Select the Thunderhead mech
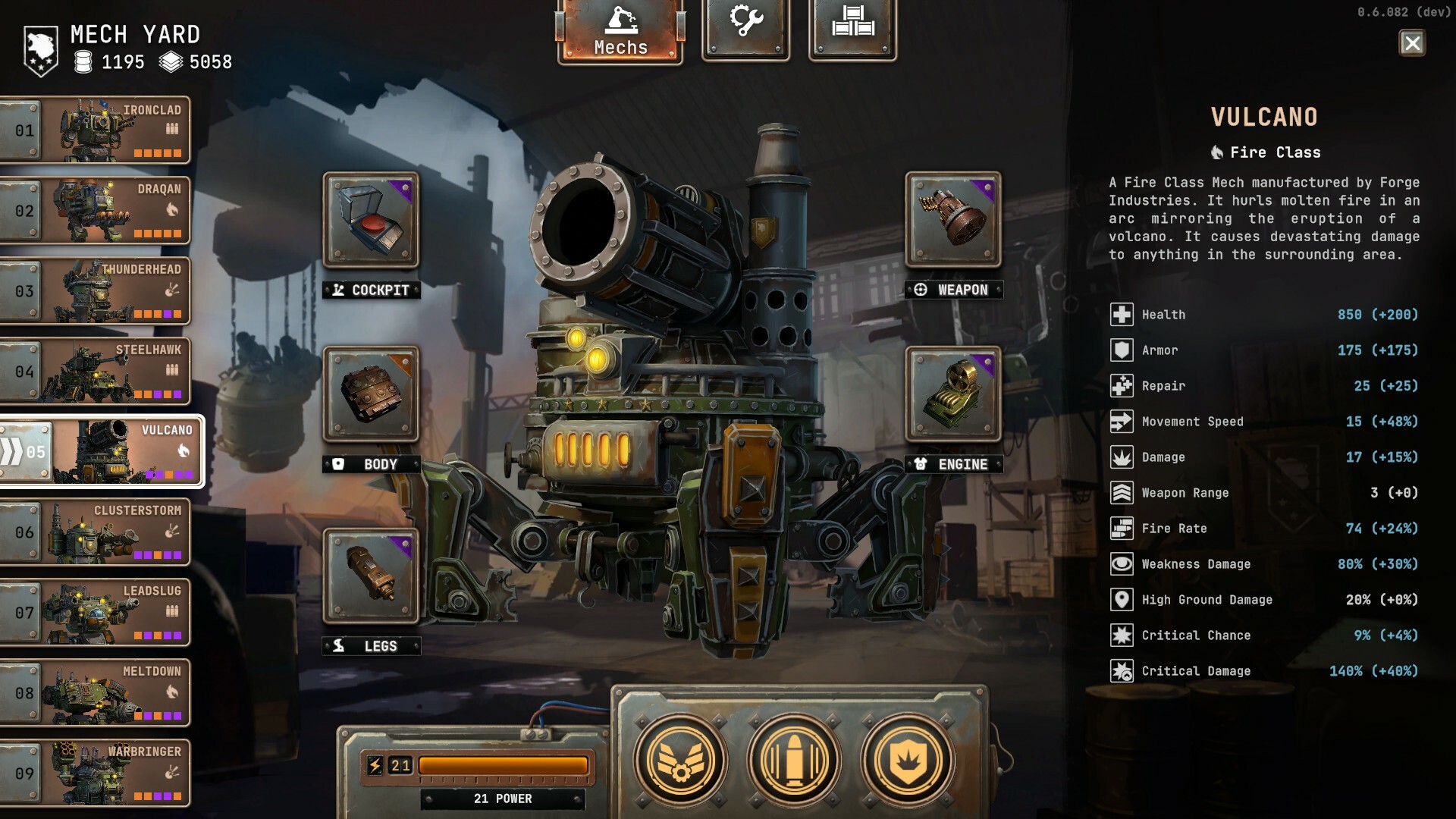 click(x=95, y=291)
